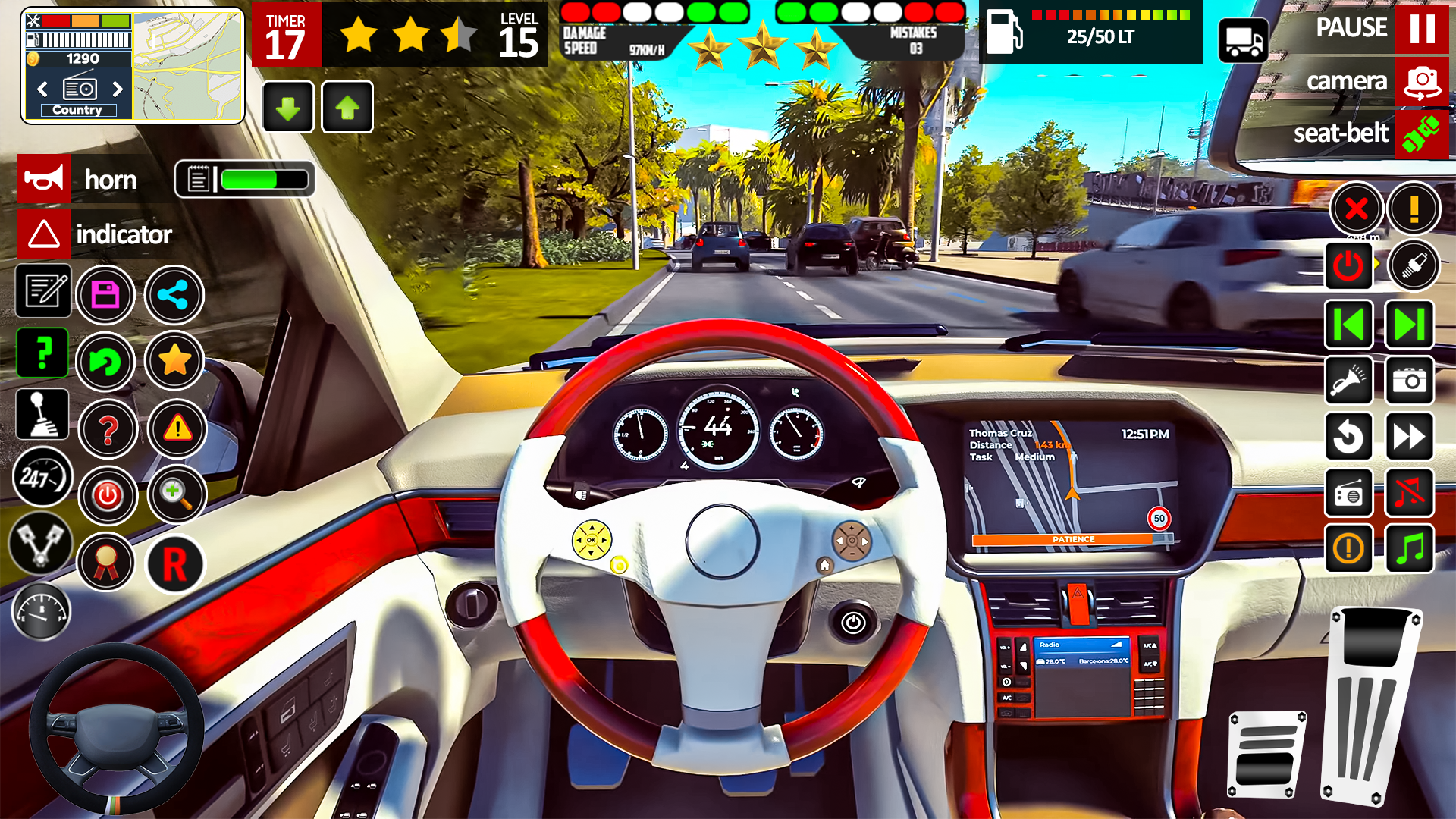Tap the red X close button
1456x819 pixels.
pos(1356,209)
